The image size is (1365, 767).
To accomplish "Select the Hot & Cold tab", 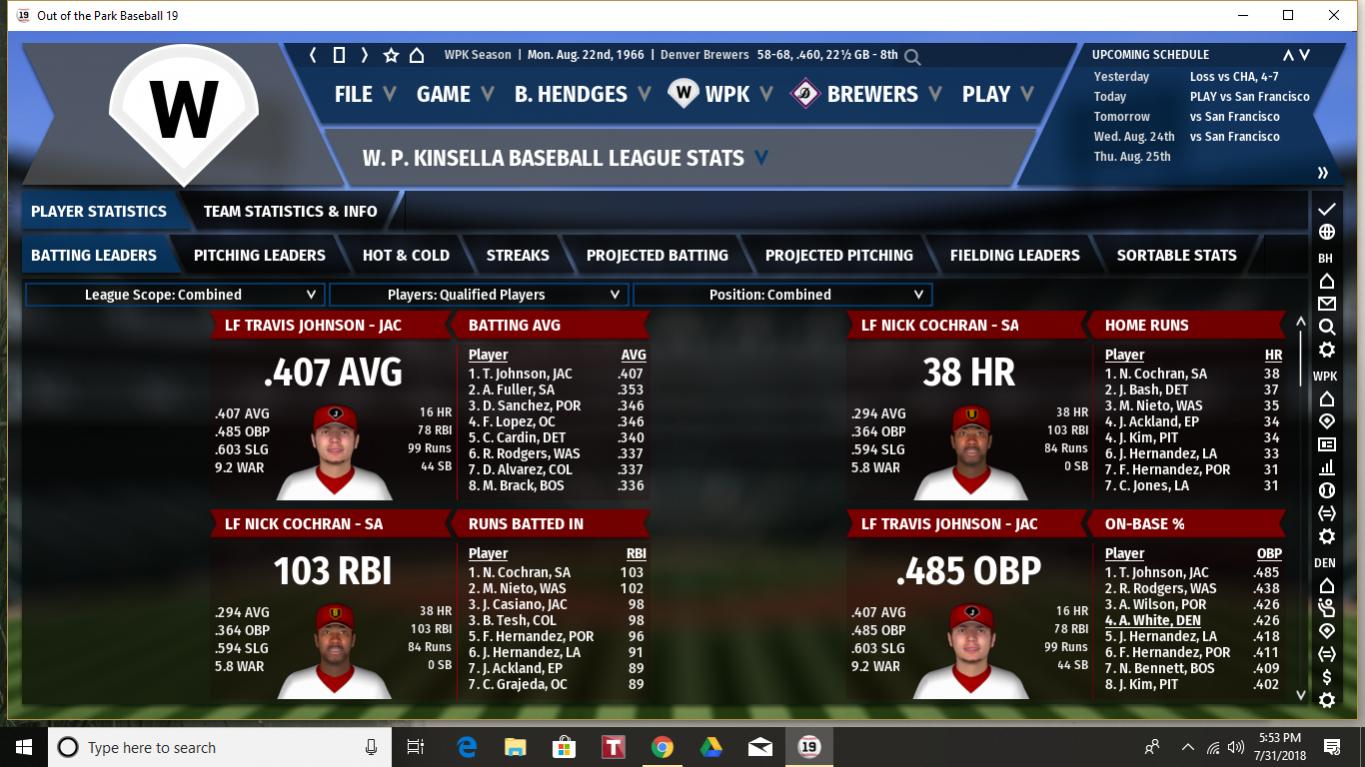I will click(x=405, y=255).
